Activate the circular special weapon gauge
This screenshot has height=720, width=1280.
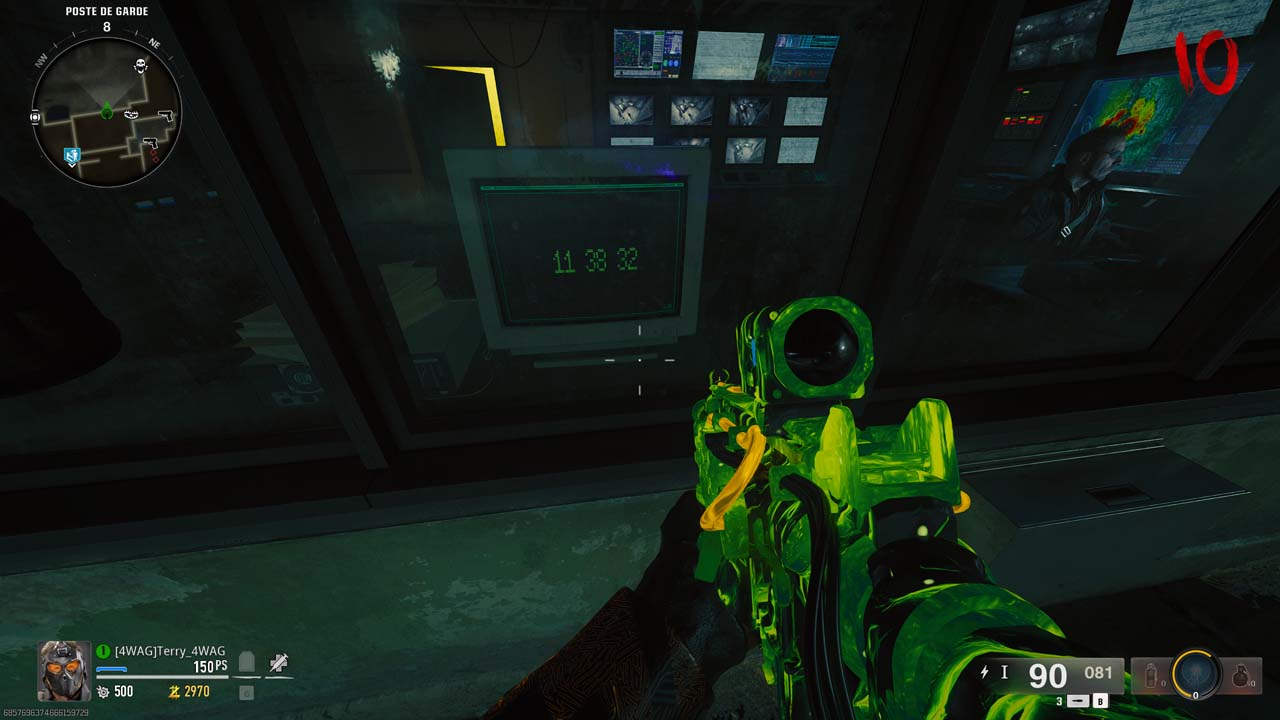coord(1196,675)
